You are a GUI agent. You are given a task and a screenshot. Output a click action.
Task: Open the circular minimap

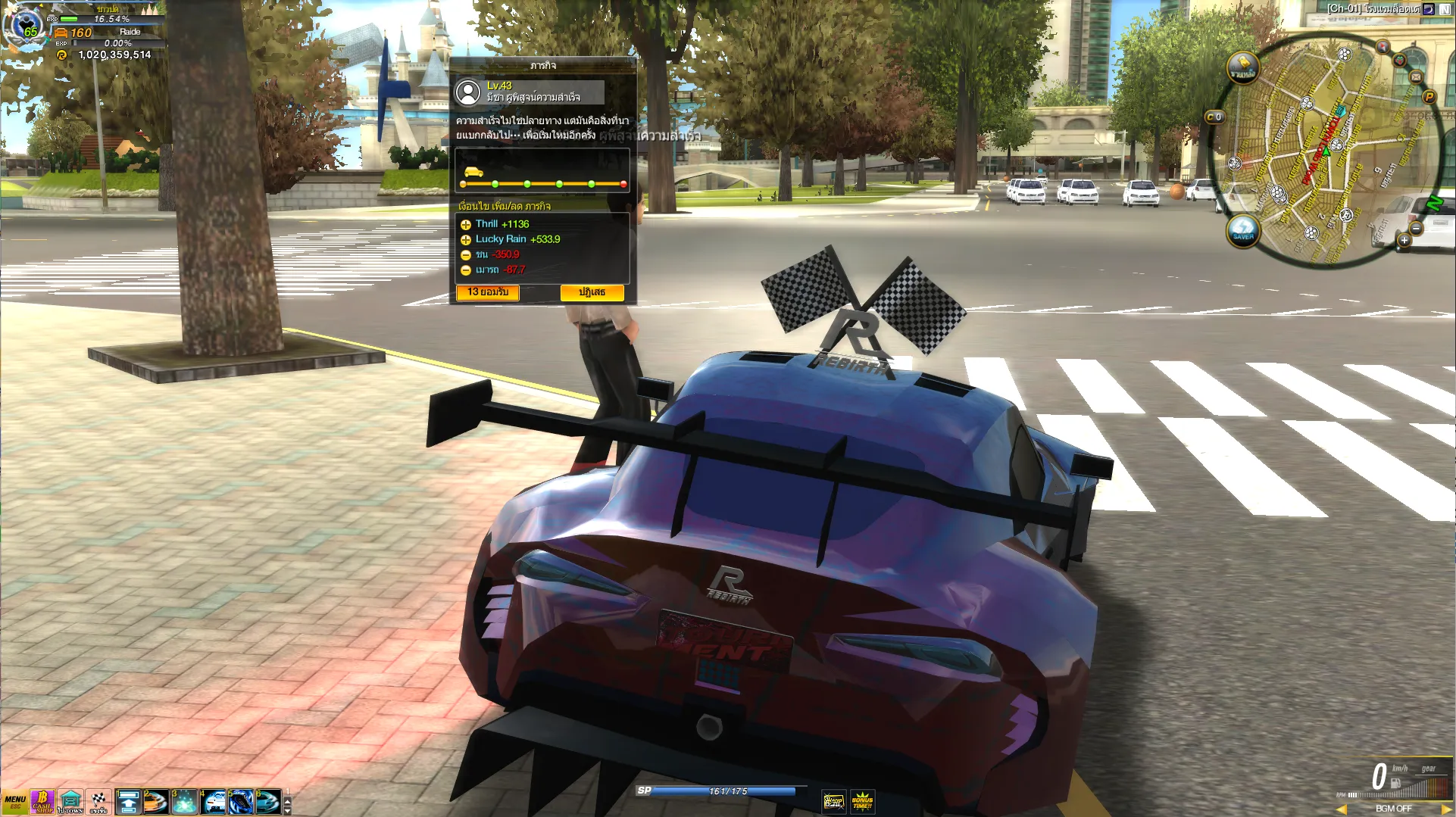(x=1327, y=151)
